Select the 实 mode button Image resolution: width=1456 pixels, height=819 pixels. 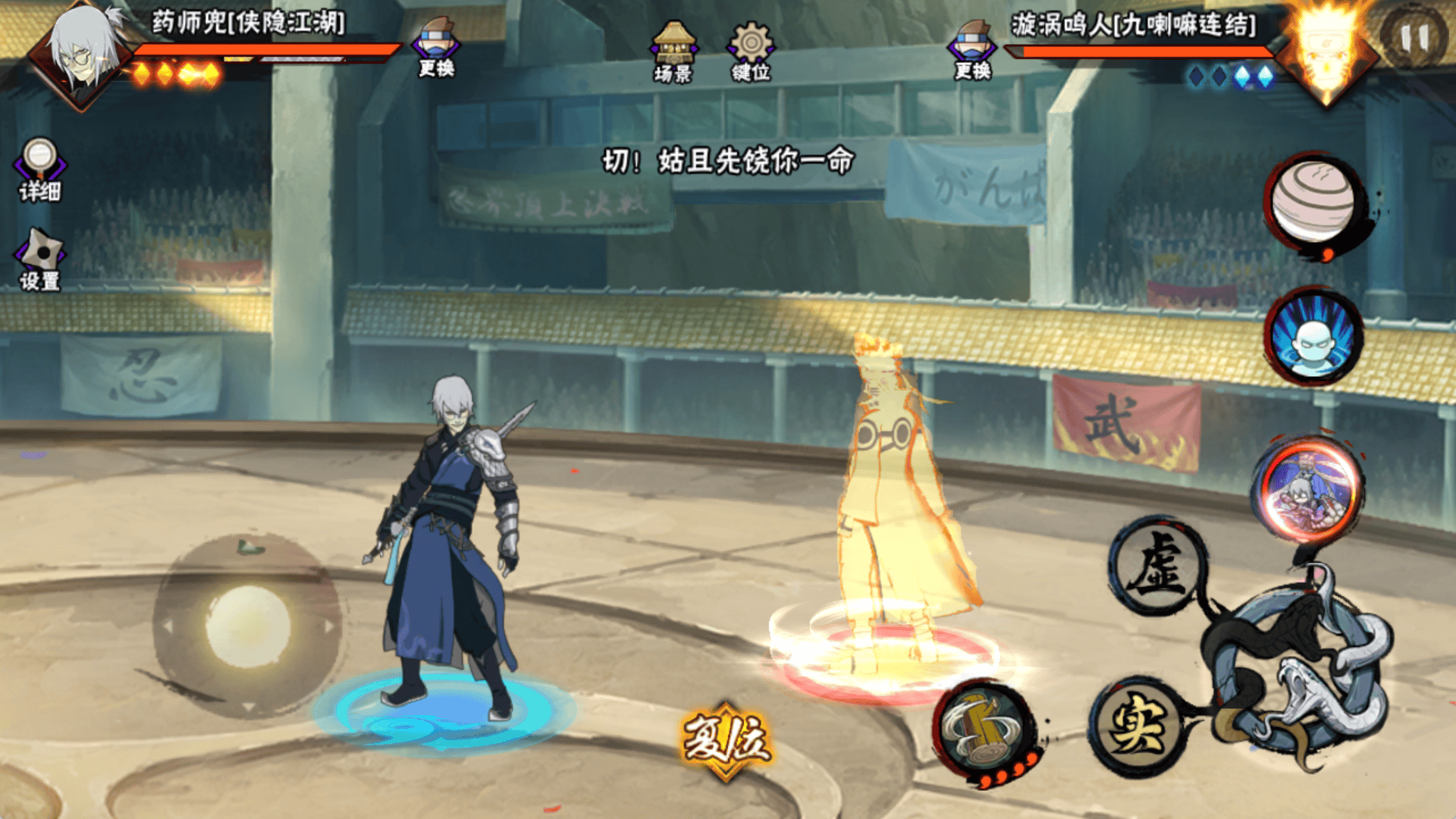point(1136,726)
